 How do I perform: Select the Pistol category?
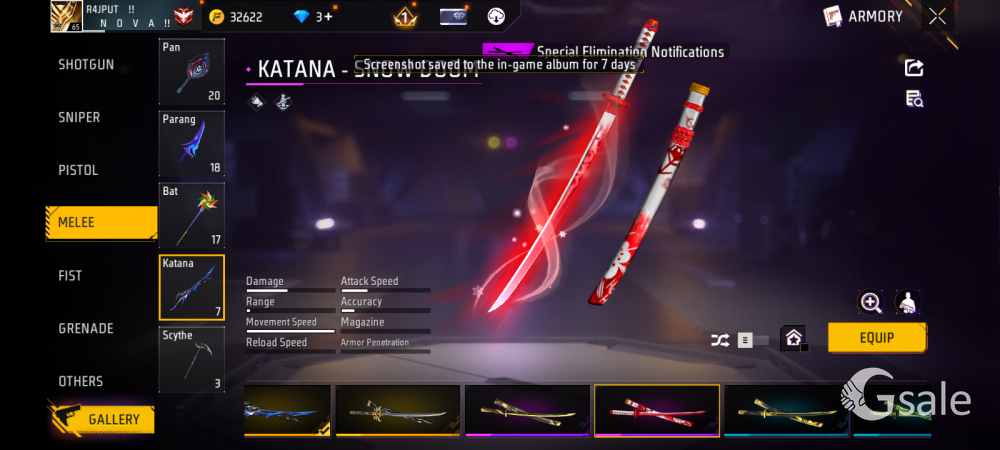(78, 171)
